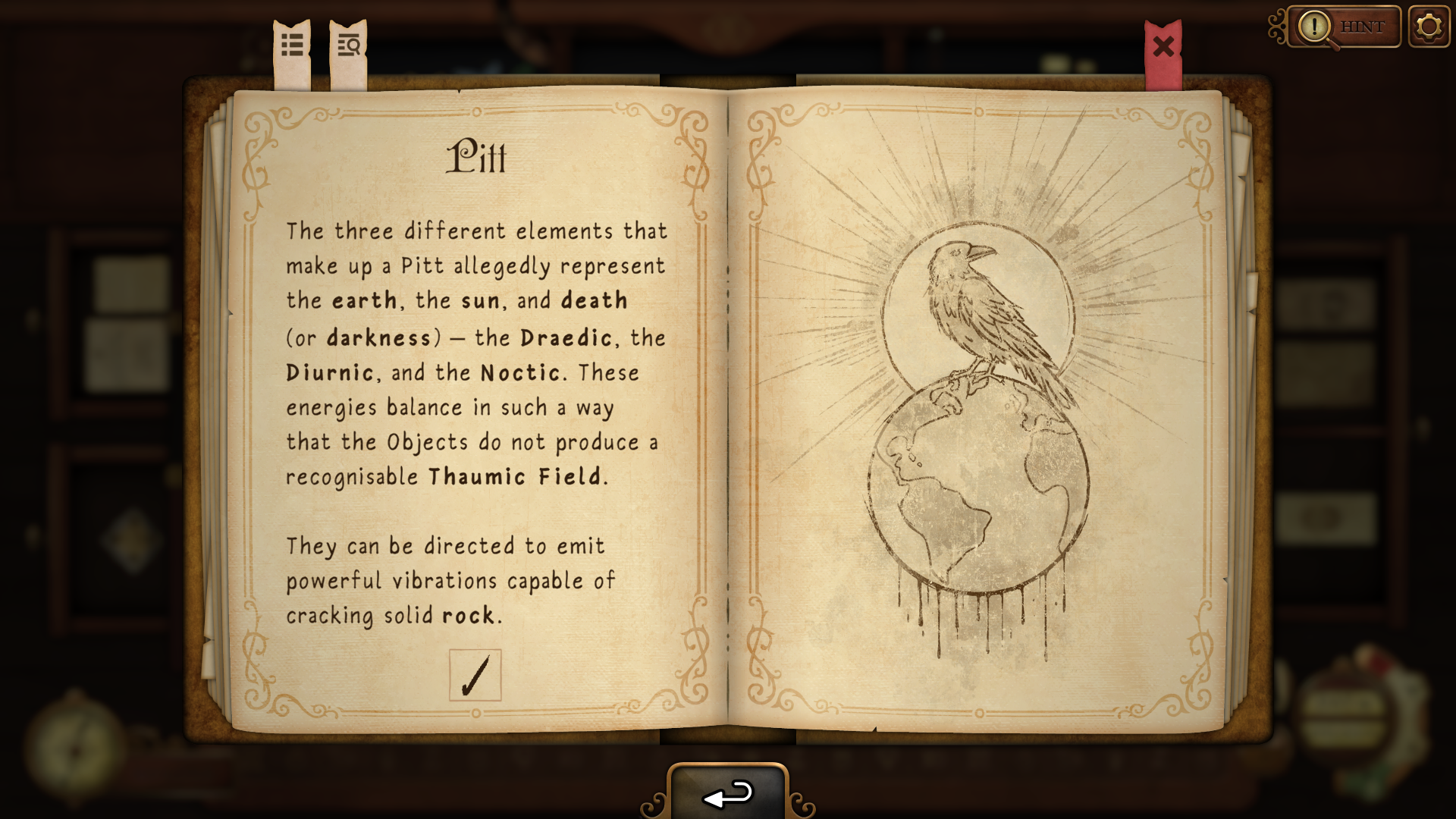Open the settings gear

coord(1429,27)
